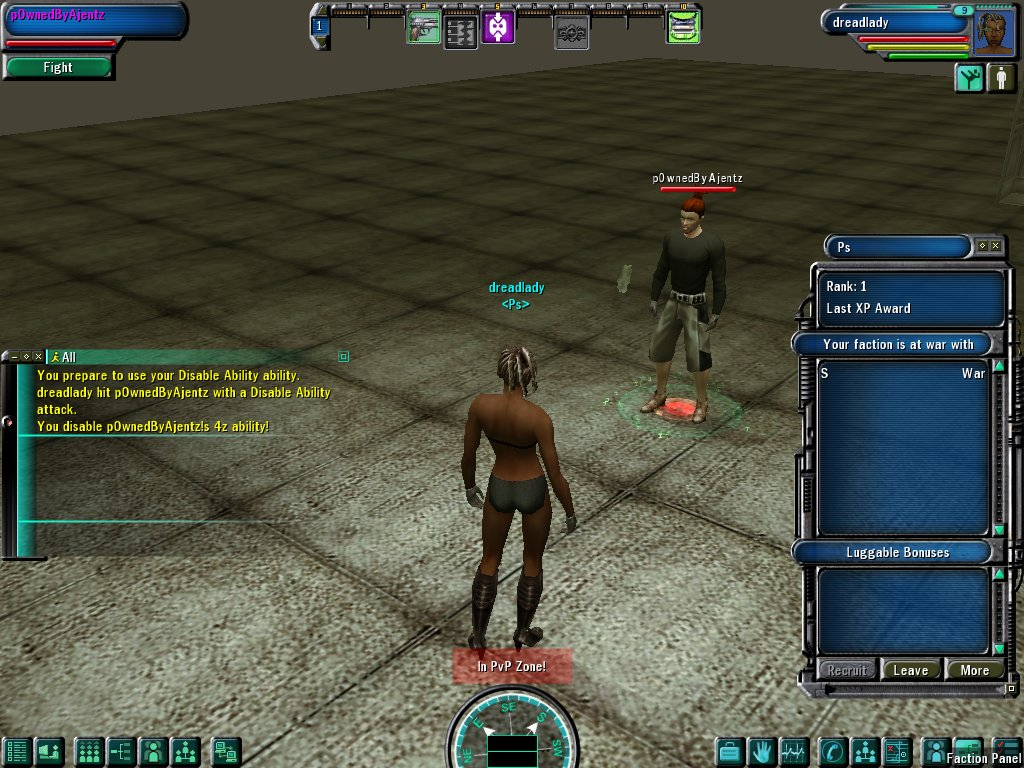
Task: Click the hand icon in the bottom bar
Action: (763, 751)
